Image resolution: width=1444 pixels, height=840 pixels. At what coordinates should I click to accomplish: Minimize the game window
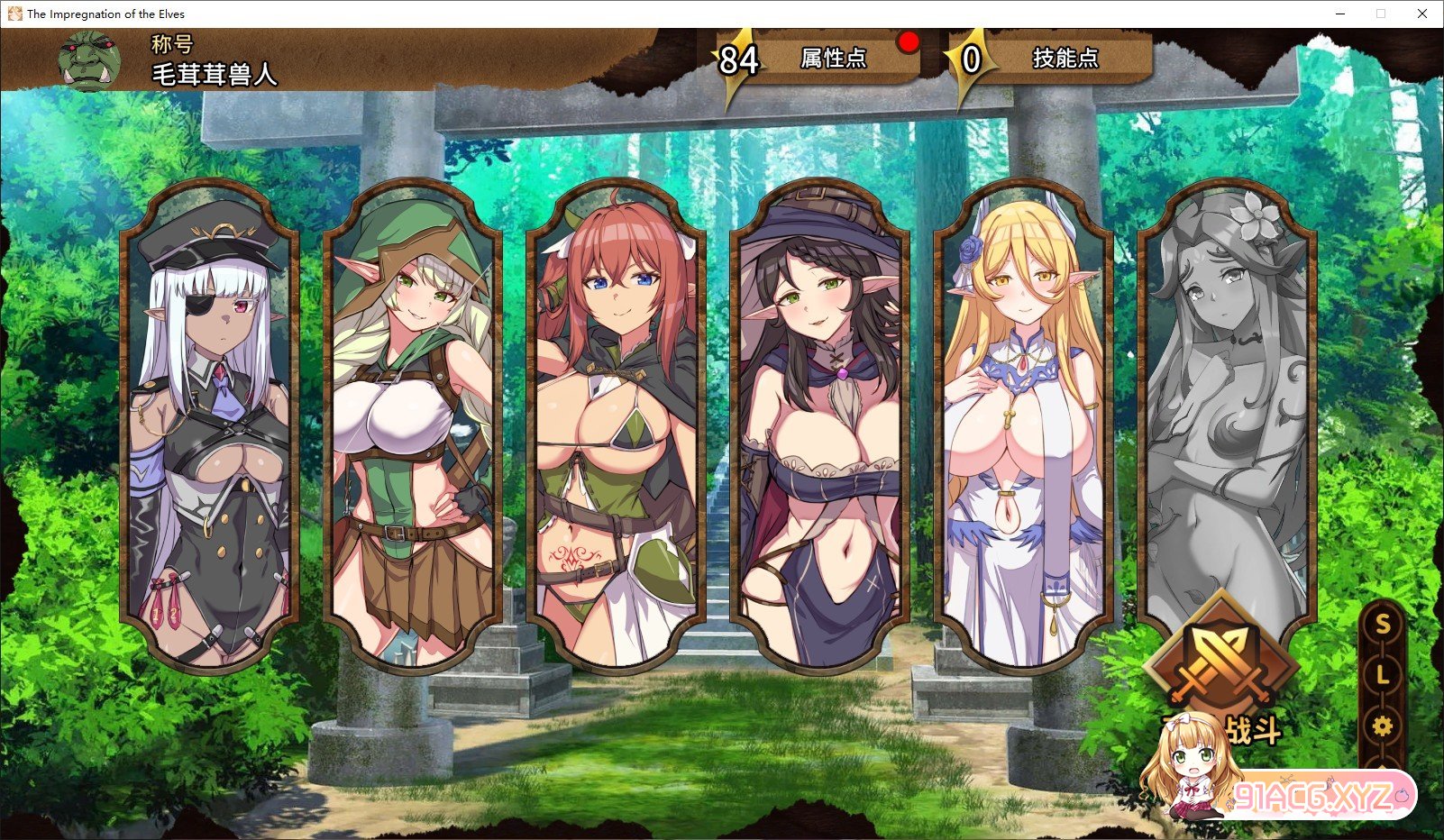[x=1340, y=14]
